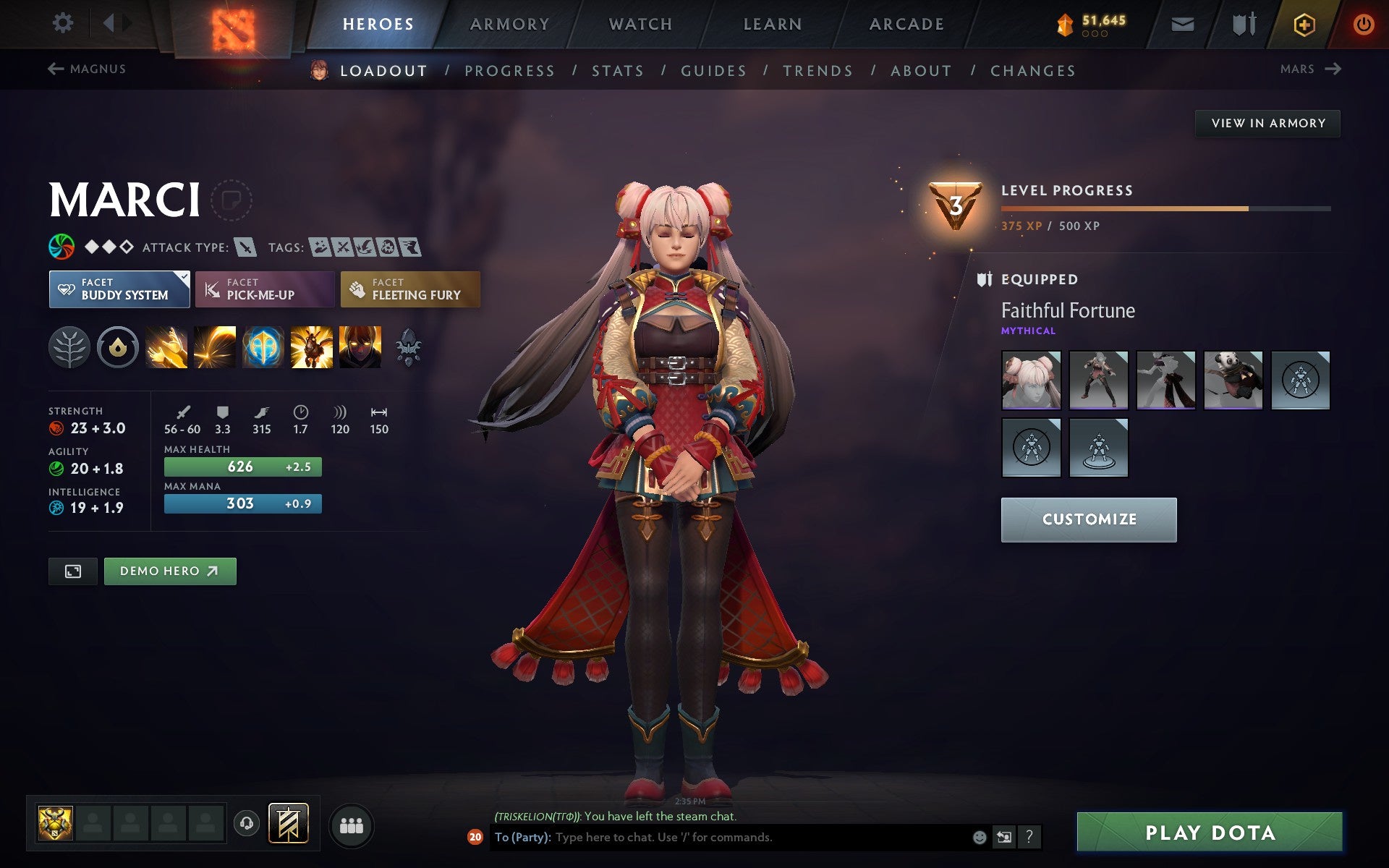
Task: Switch to the Armory tab
Action: pos(509,23)
